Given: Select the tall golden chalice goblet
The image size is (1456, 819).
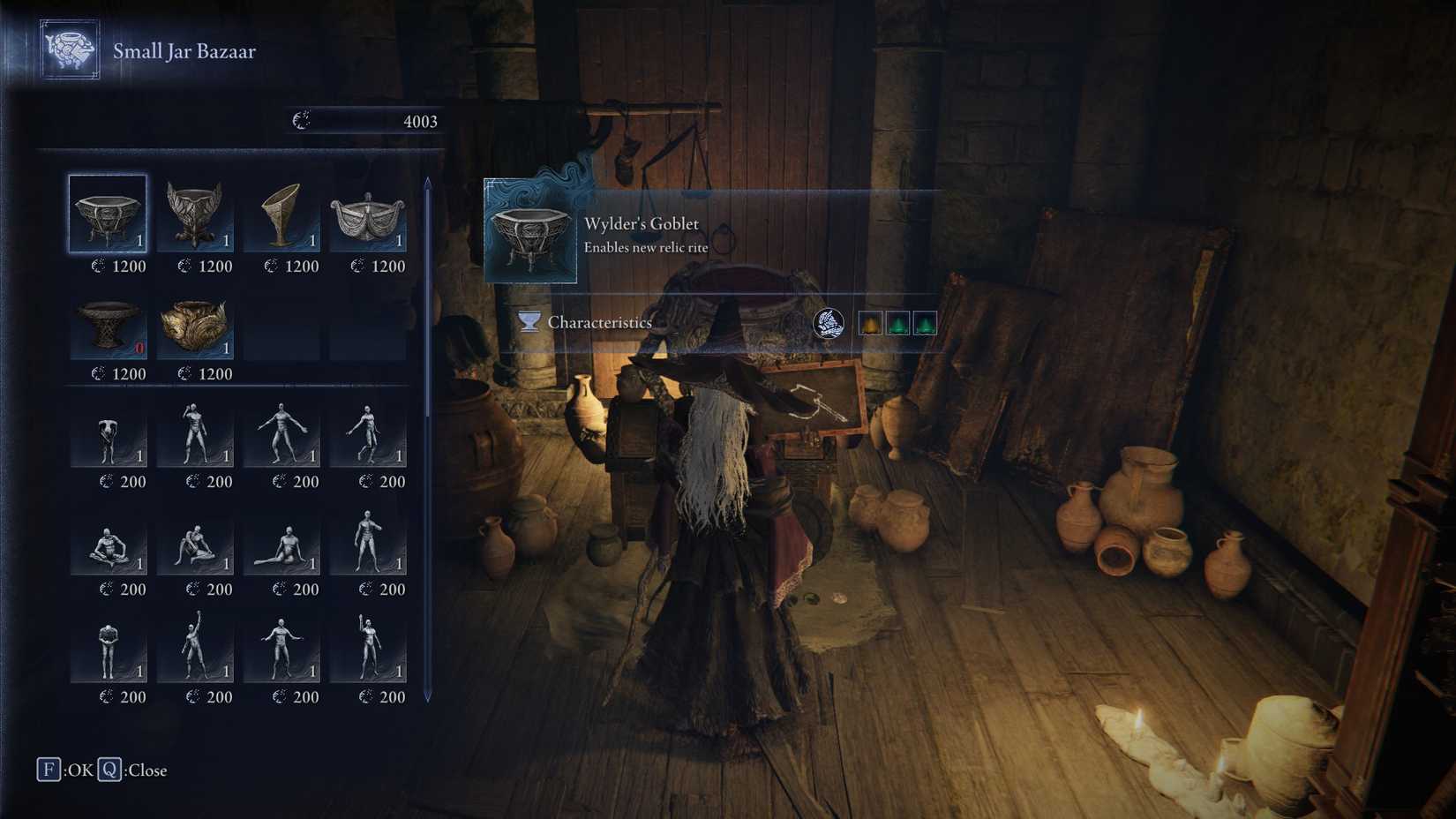Looking at the screenshot, I should coord(284,216).
